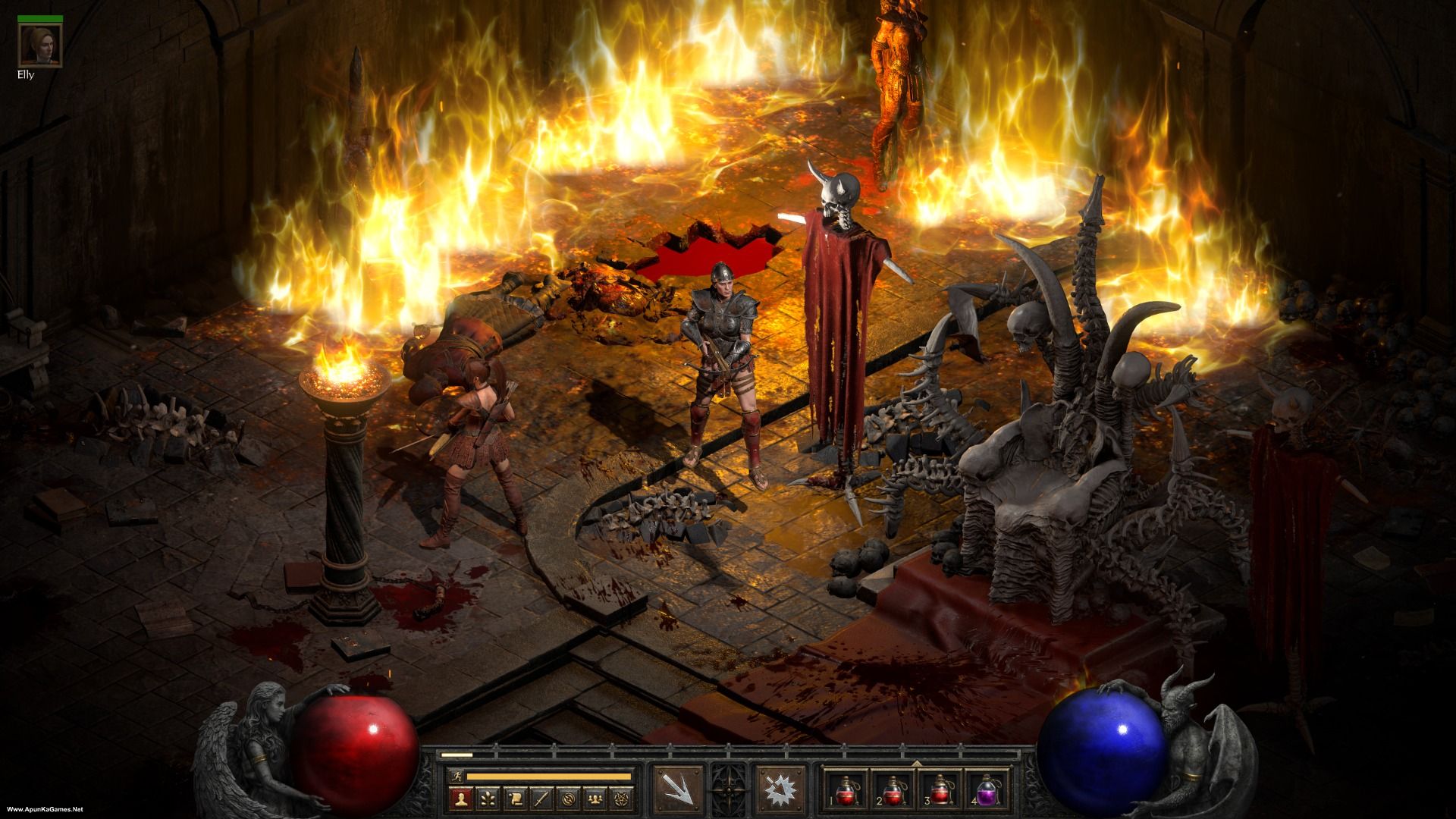The width and height of the screenshot is (1456, 819).
Task: Open the inventory sword button
Action: click(542, 799)
